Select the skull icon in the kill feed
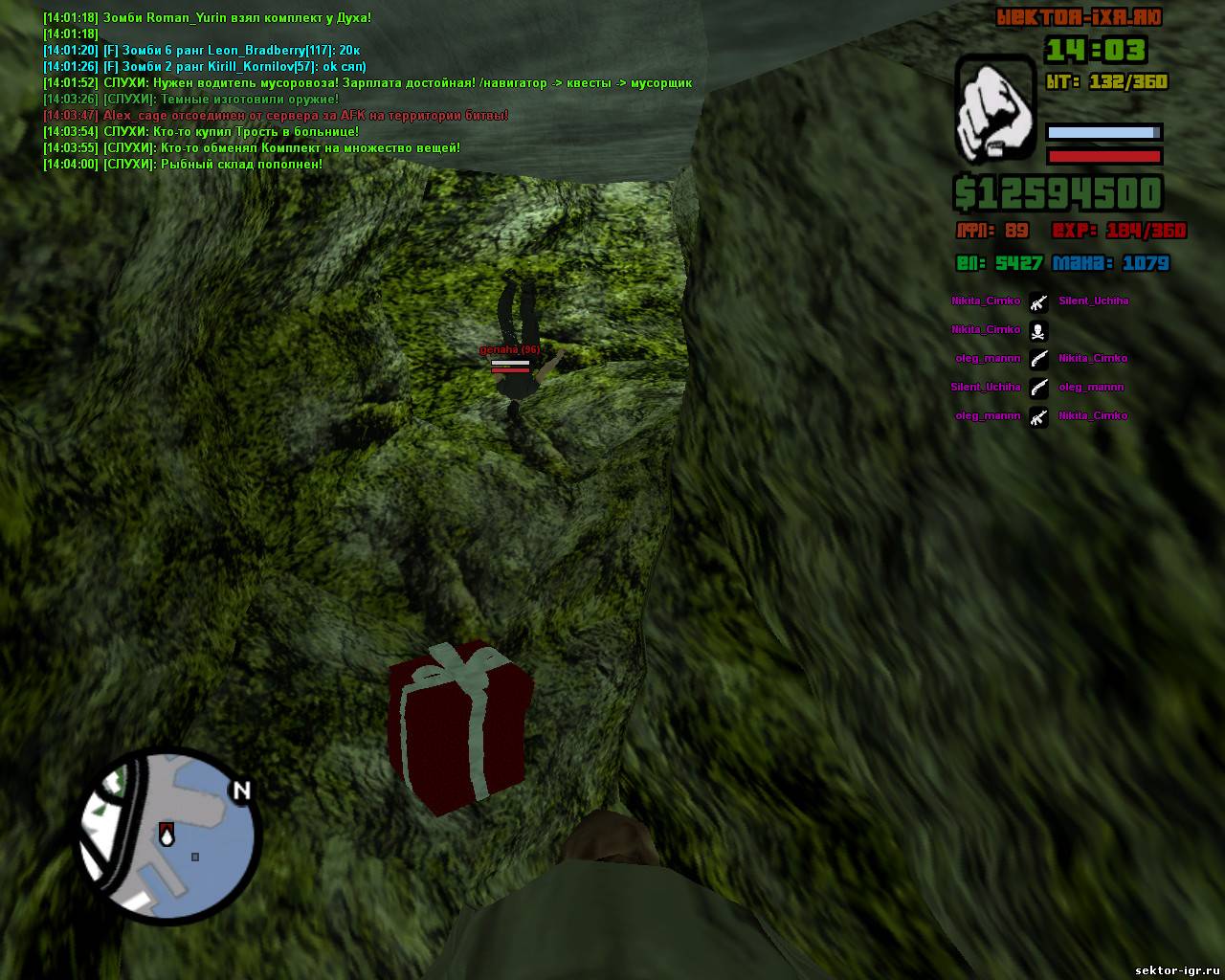 tap(1038, 330)
